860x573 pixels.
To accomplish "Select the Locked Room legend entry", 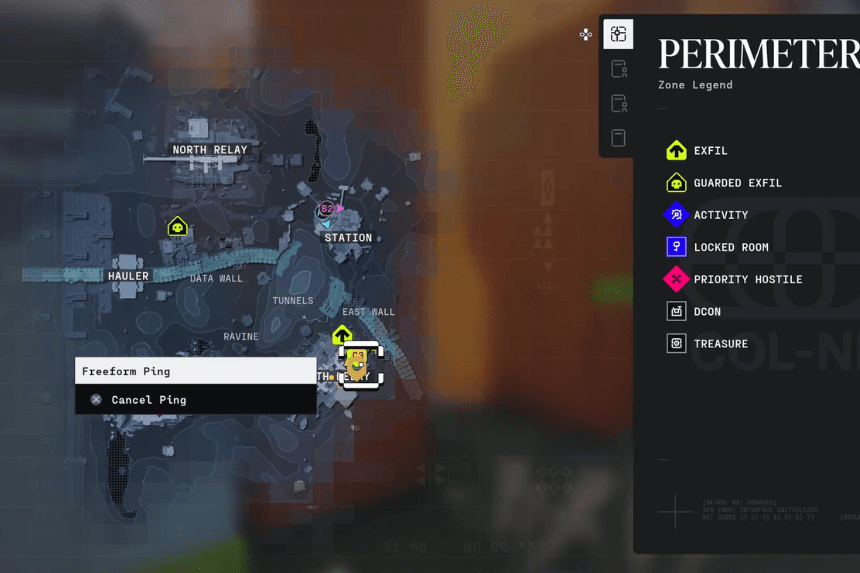I will coord(730,247).
